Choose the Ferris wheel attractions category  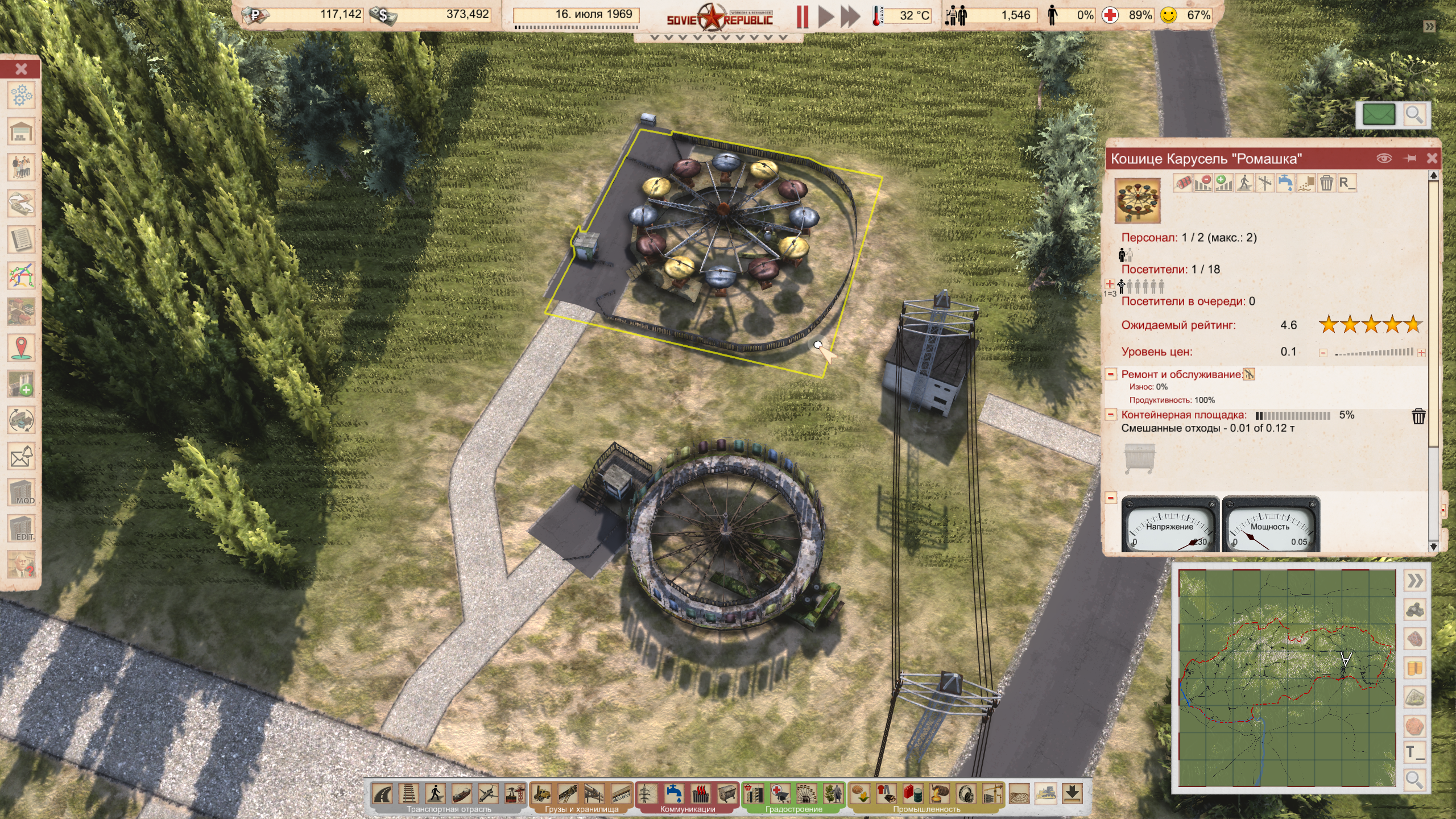click(806, 793)
